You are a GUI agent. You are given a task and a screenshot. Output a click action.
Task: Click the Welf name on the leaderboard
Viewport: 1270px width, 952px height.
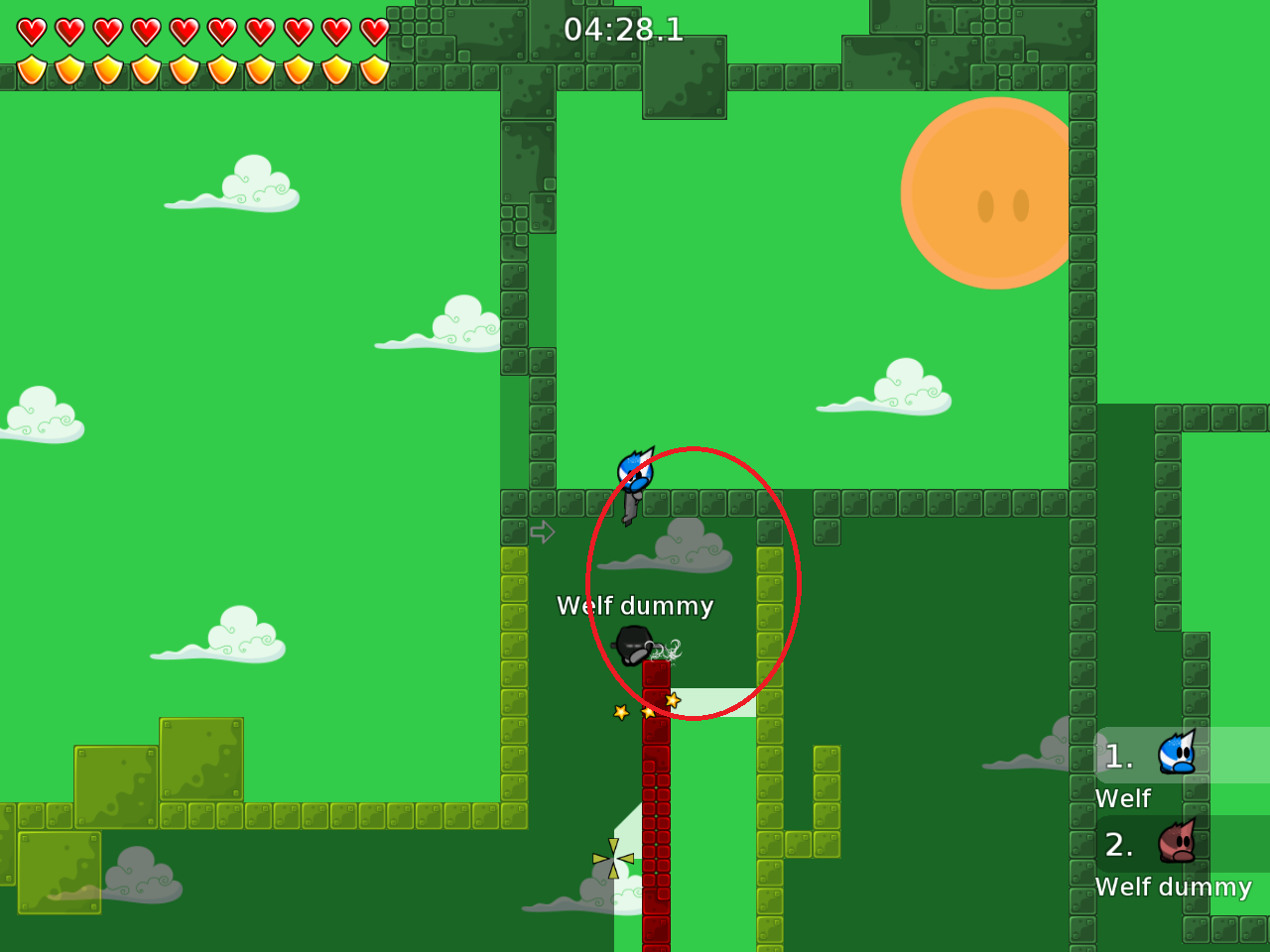[1123, 798]
